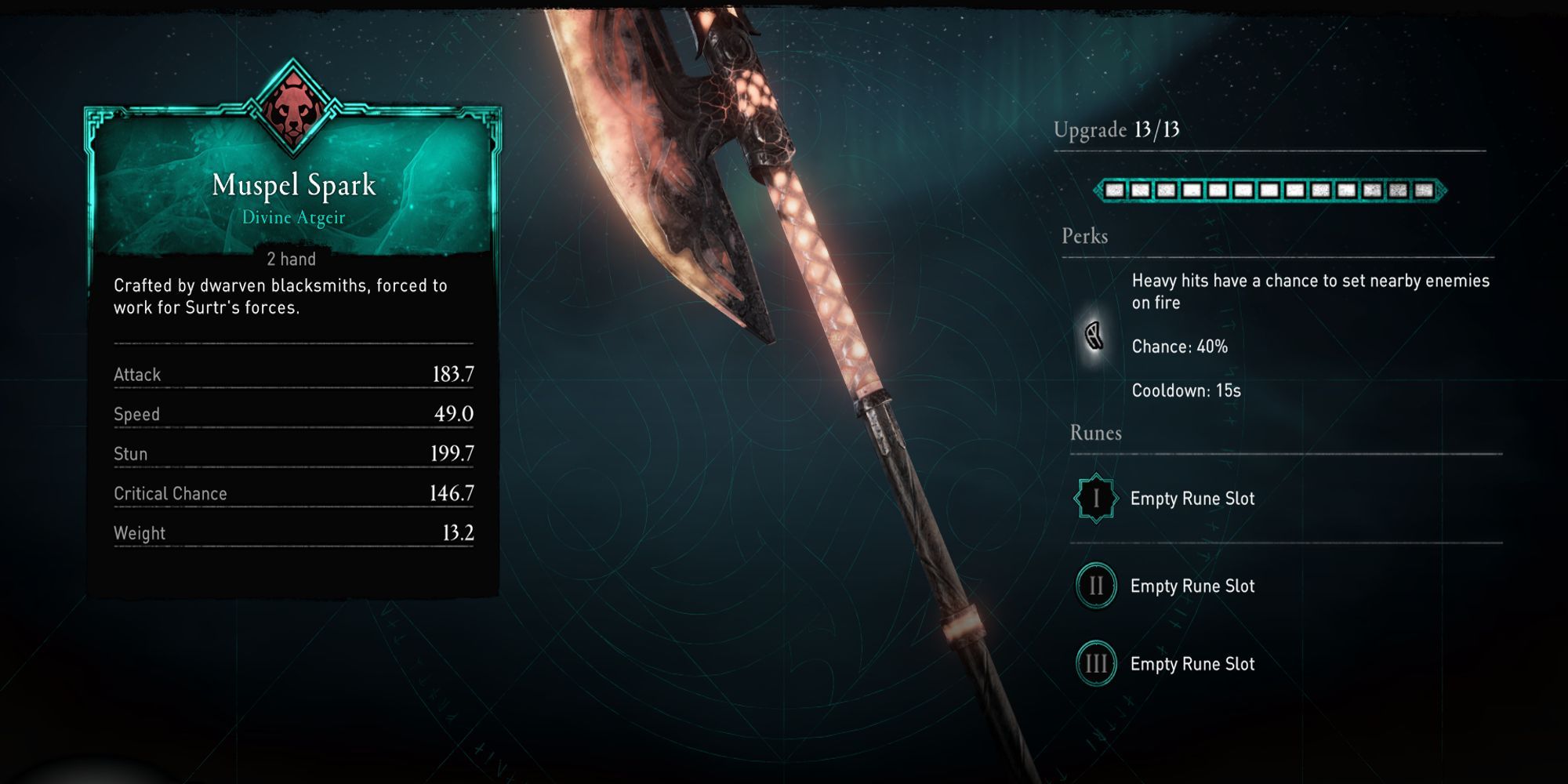Toggle the last upgrade segment on the bar
This screenshot has width=1568, height=784.
pyautogui.click(x=1423, y=189)
